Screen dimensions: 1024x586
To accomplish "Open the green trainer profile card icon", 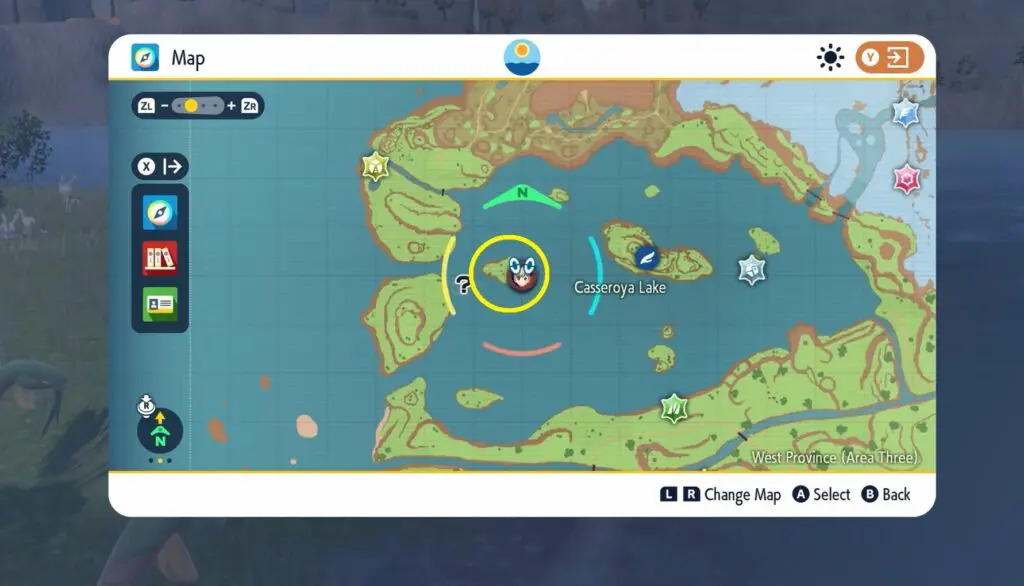I will [x=160, y=304].
